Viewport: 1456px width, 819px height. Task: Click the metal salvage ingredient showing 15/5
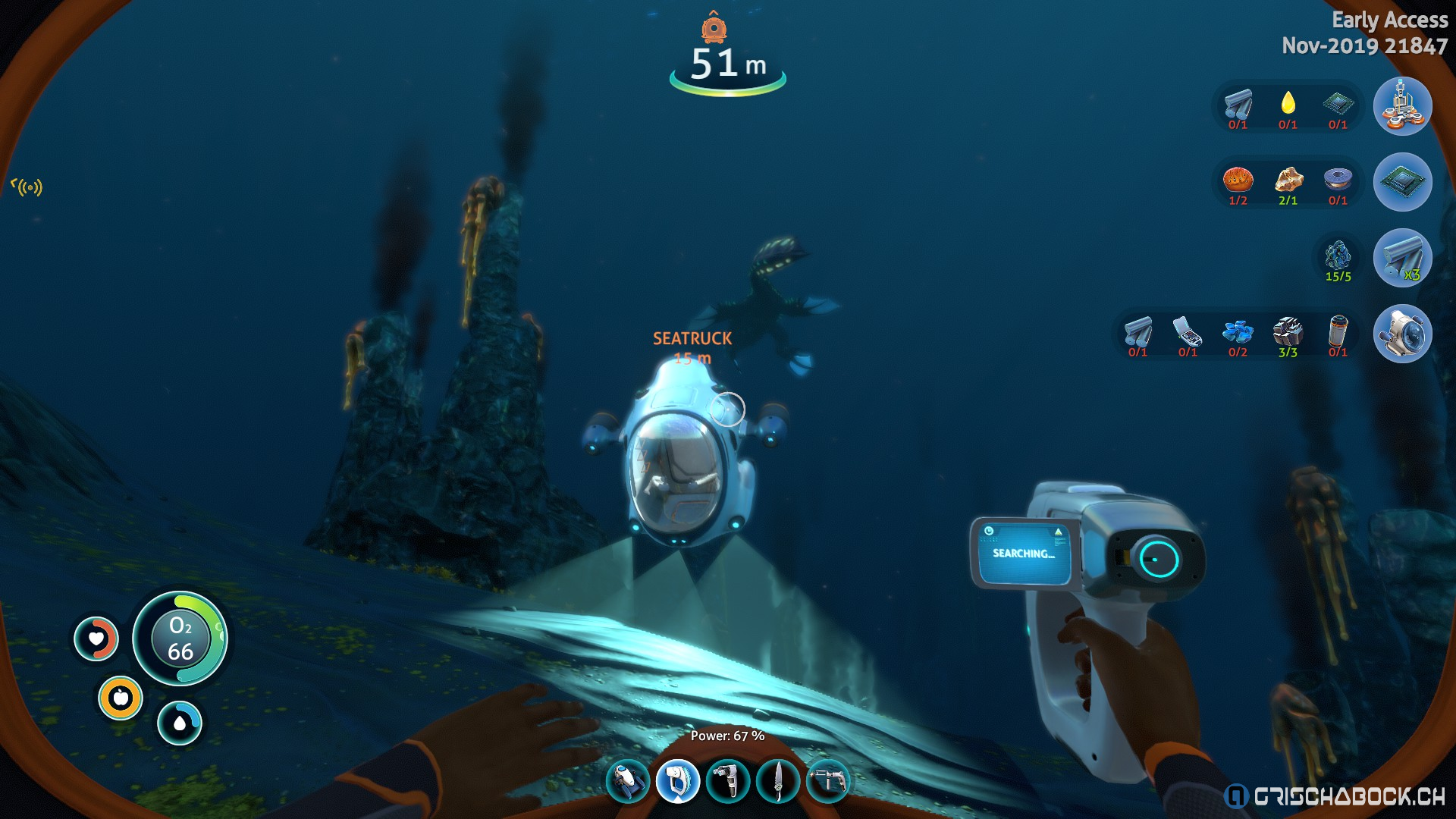click(1338, 256)
